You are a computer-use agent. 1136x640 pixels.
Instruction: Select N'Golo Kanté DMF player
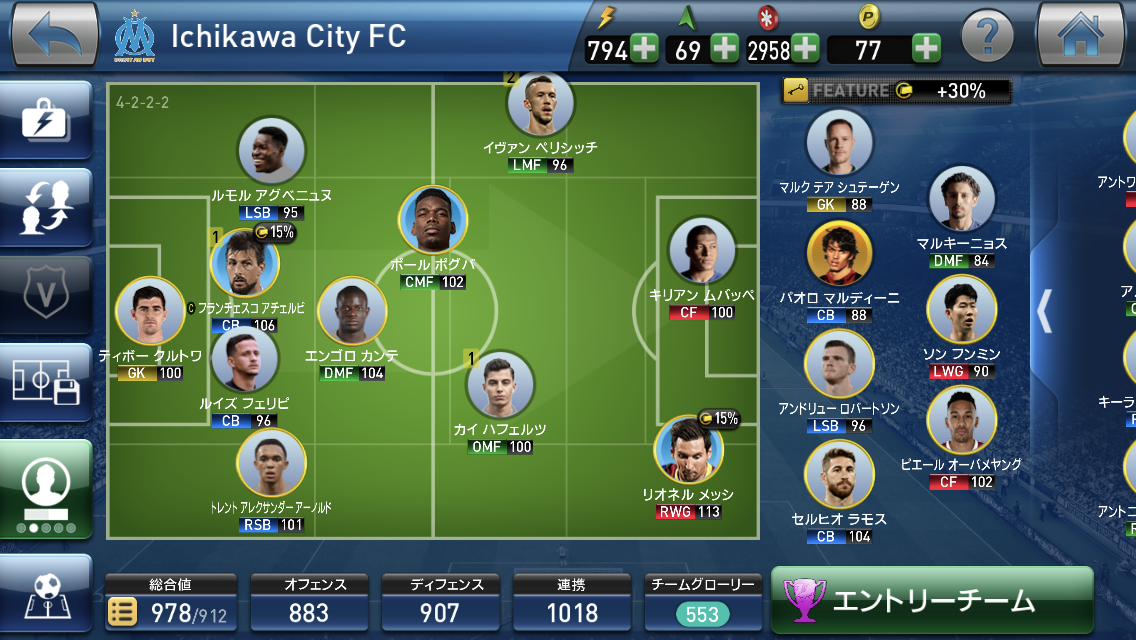pyautogui.click(x=352, y=312)
